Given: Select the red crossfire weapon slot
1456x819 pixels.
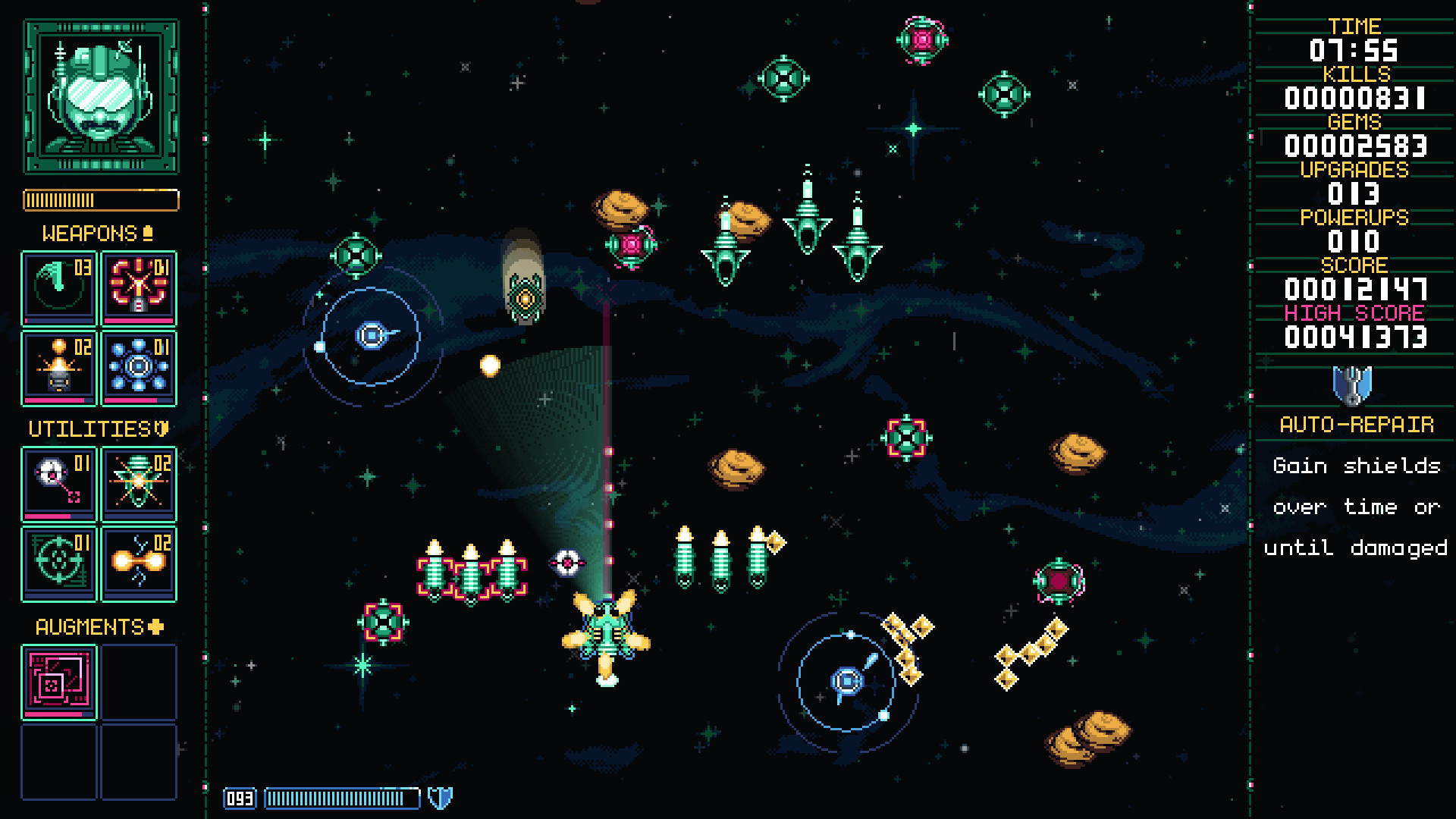Looking at the screenshot, I should tap(138, 288).
